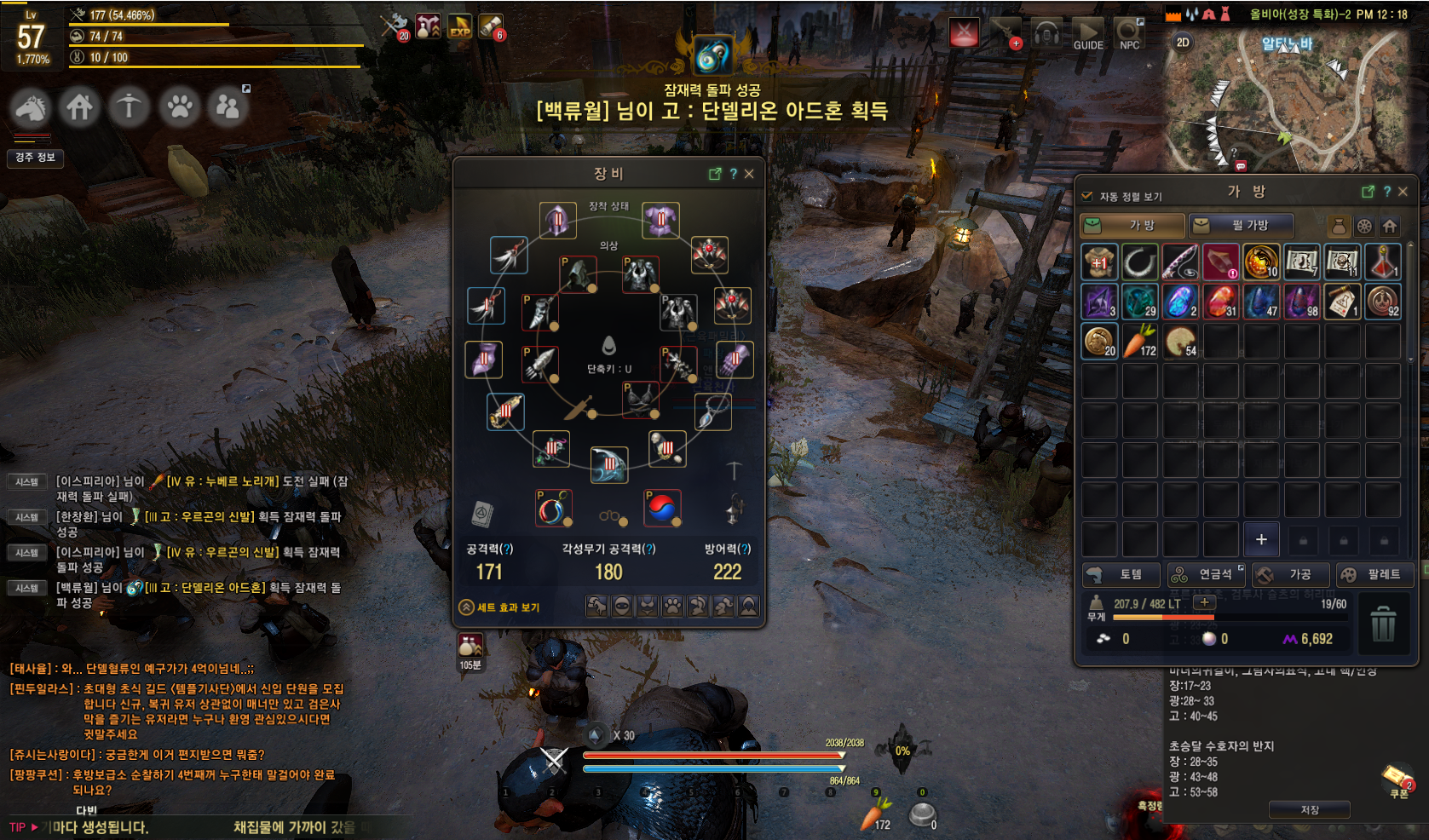
Task: Click the 토템 button in inventory
Action: (1120, 574)
